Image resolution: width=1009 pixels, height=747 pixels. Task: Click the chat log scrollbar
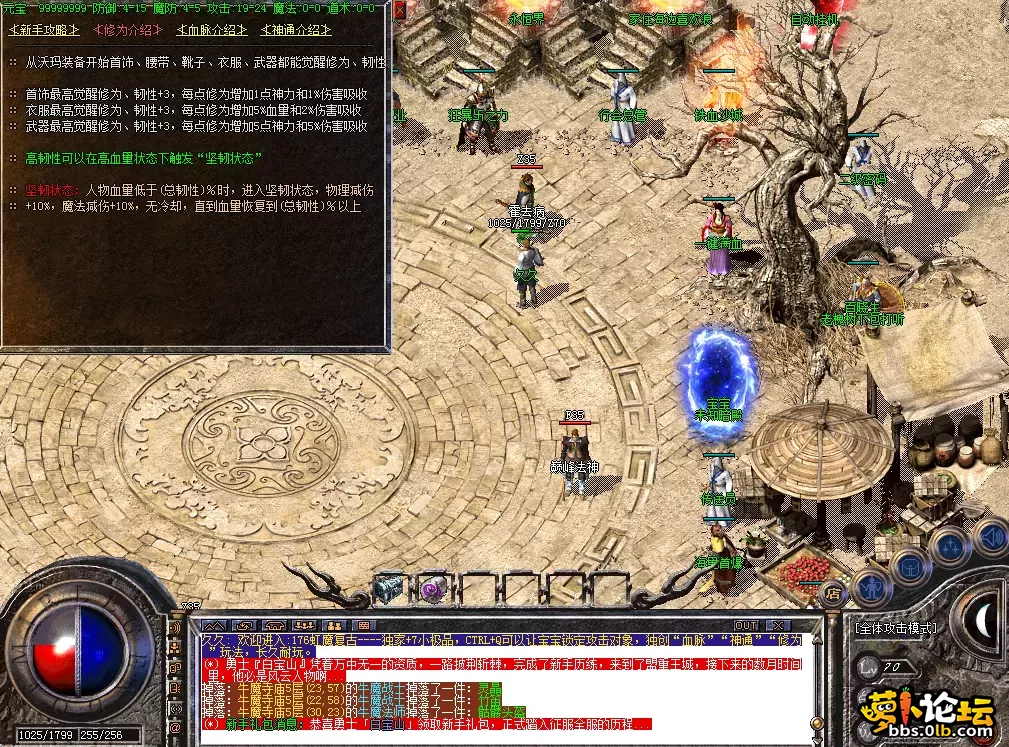click(x=817, y=680)
